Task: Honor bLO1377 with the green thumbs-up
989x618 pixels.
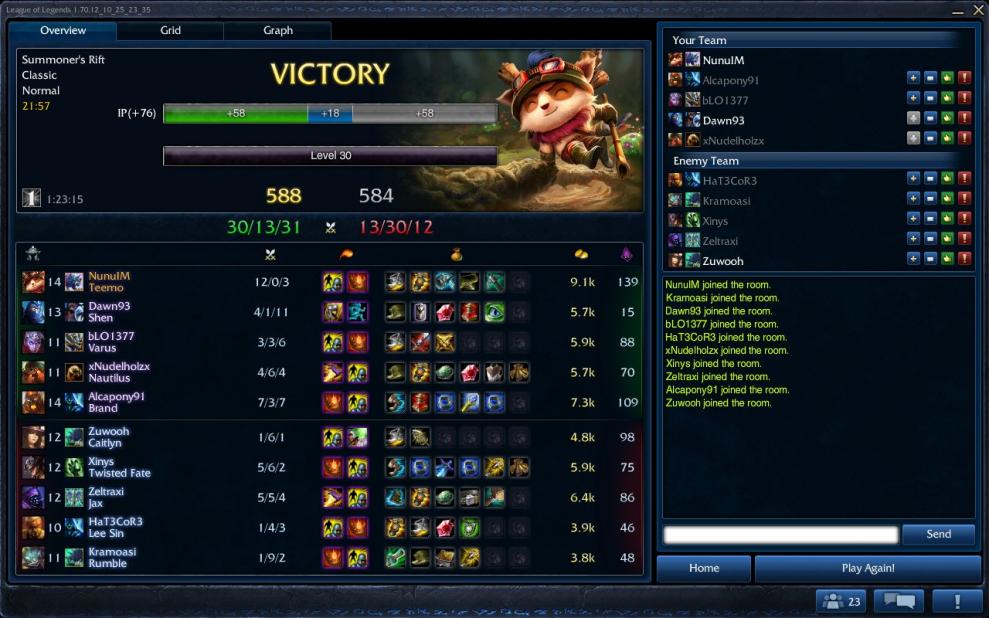Action: (947, 100)
